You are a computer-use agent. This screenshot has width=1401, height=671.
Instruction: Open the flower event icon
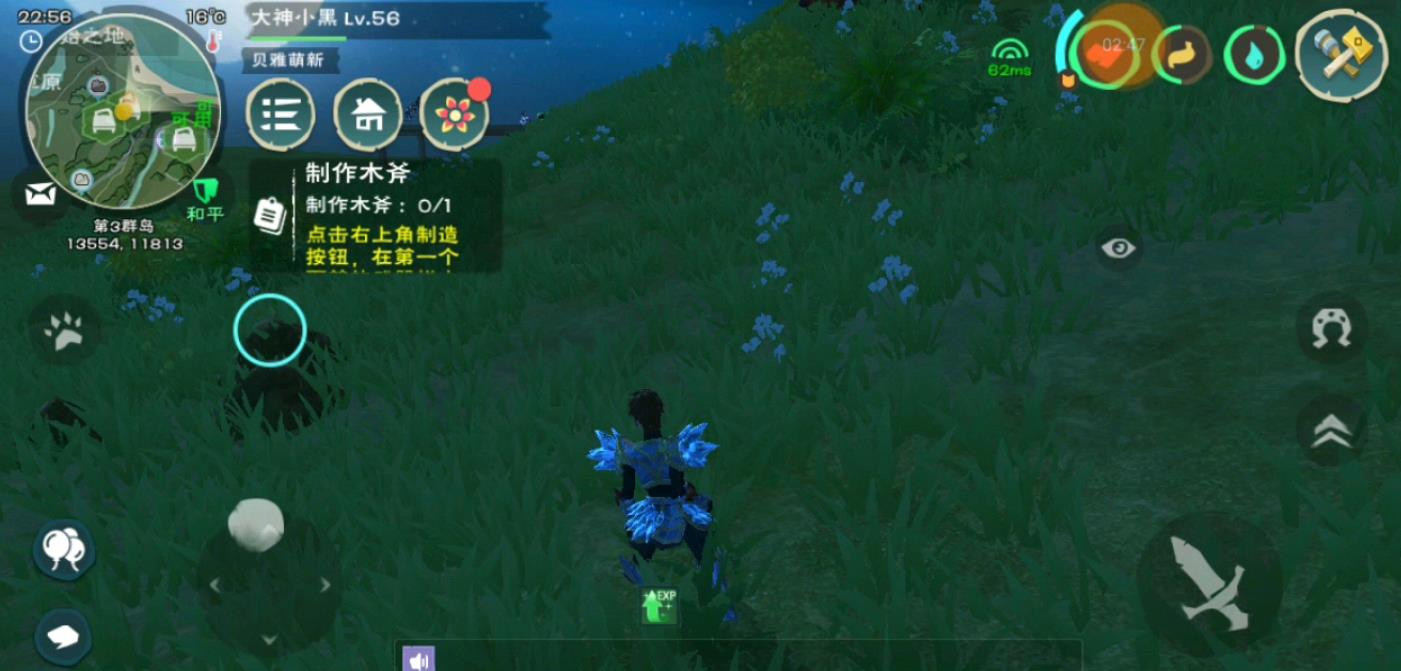[455, 115]
